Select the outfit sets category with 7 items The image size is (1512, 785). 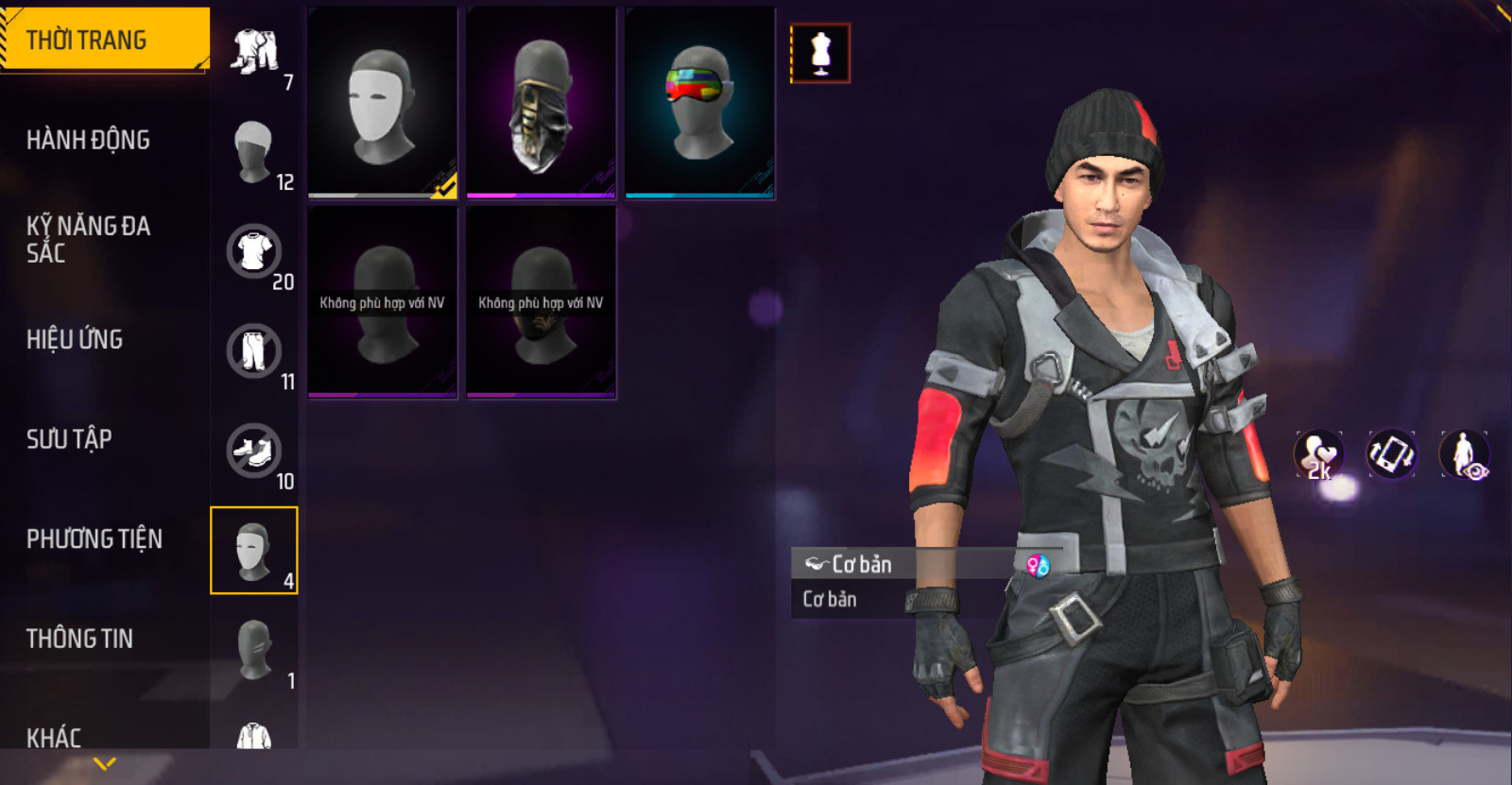tap(255, 53)
